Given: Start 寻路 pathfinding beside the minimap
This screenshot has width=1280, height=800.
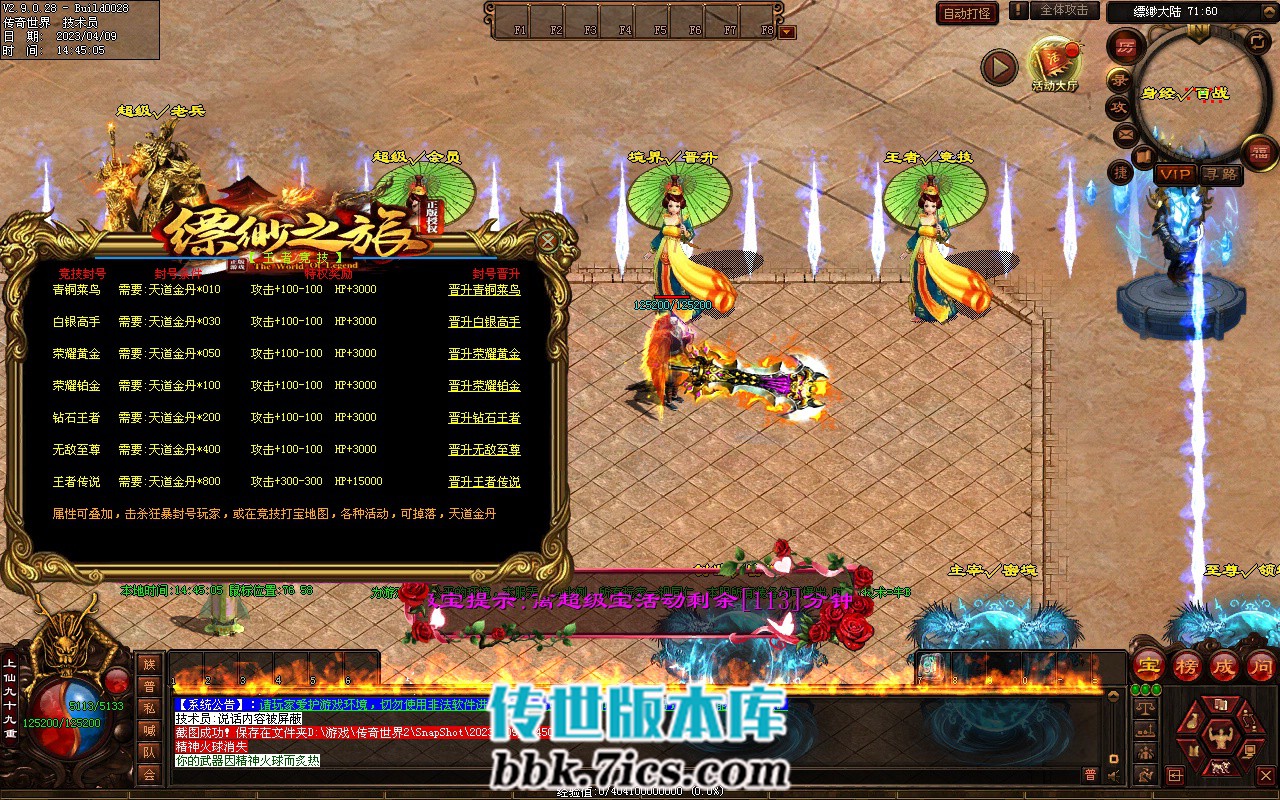Looking at the screenshot, I should [x=1220, y=174].
